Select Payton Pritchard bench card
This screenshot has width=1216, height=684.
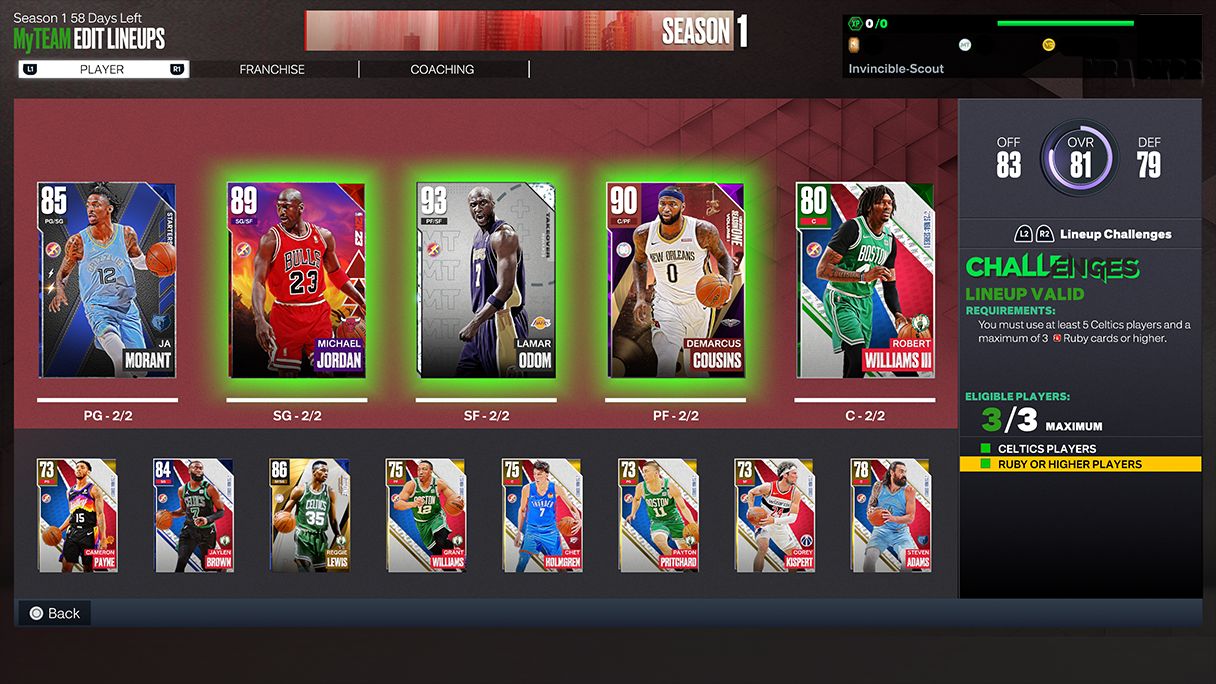658,515
